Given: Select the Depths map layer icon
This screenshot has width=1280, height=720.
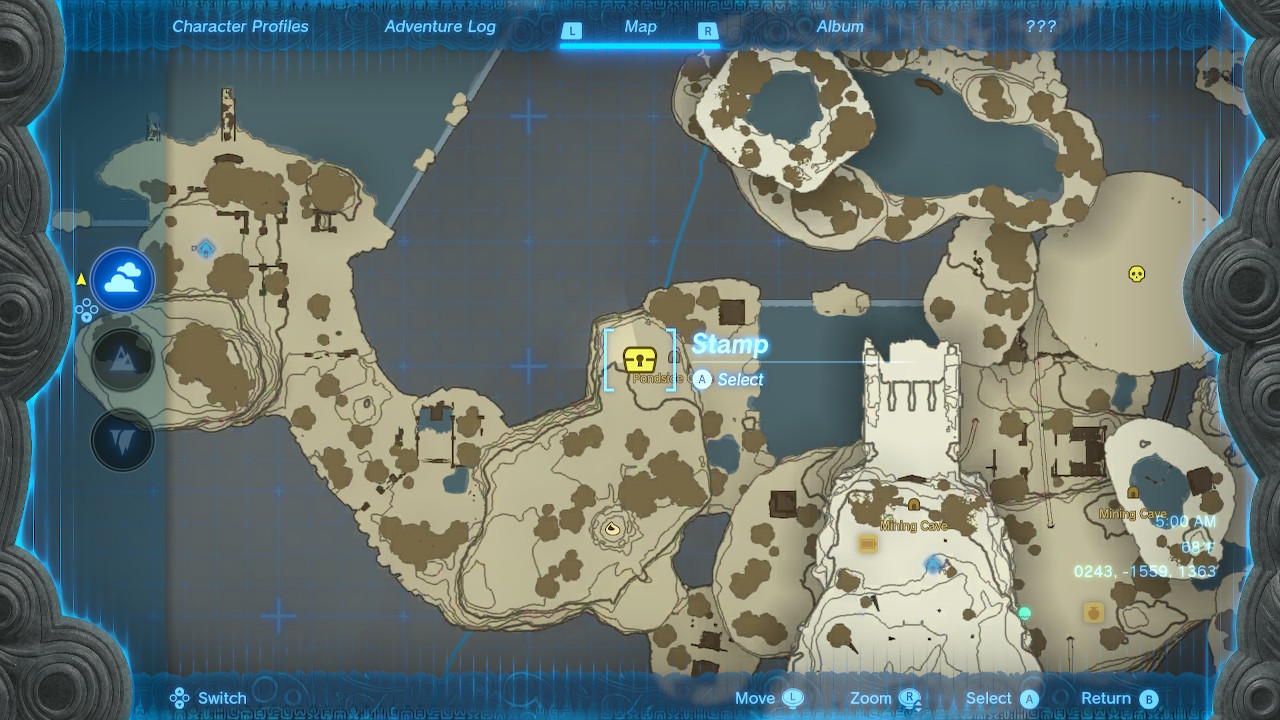Looking at the screenshot, I should tap(122, 437).
